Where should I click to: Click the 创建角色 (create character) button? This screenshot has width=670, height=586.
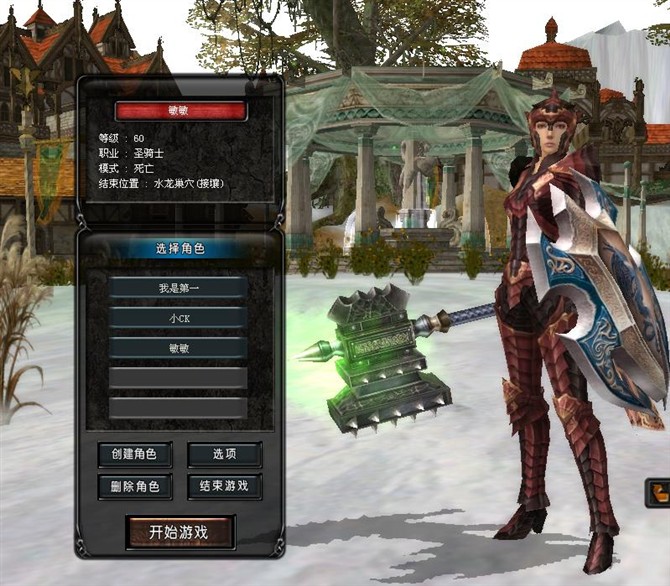pos(135,455)
